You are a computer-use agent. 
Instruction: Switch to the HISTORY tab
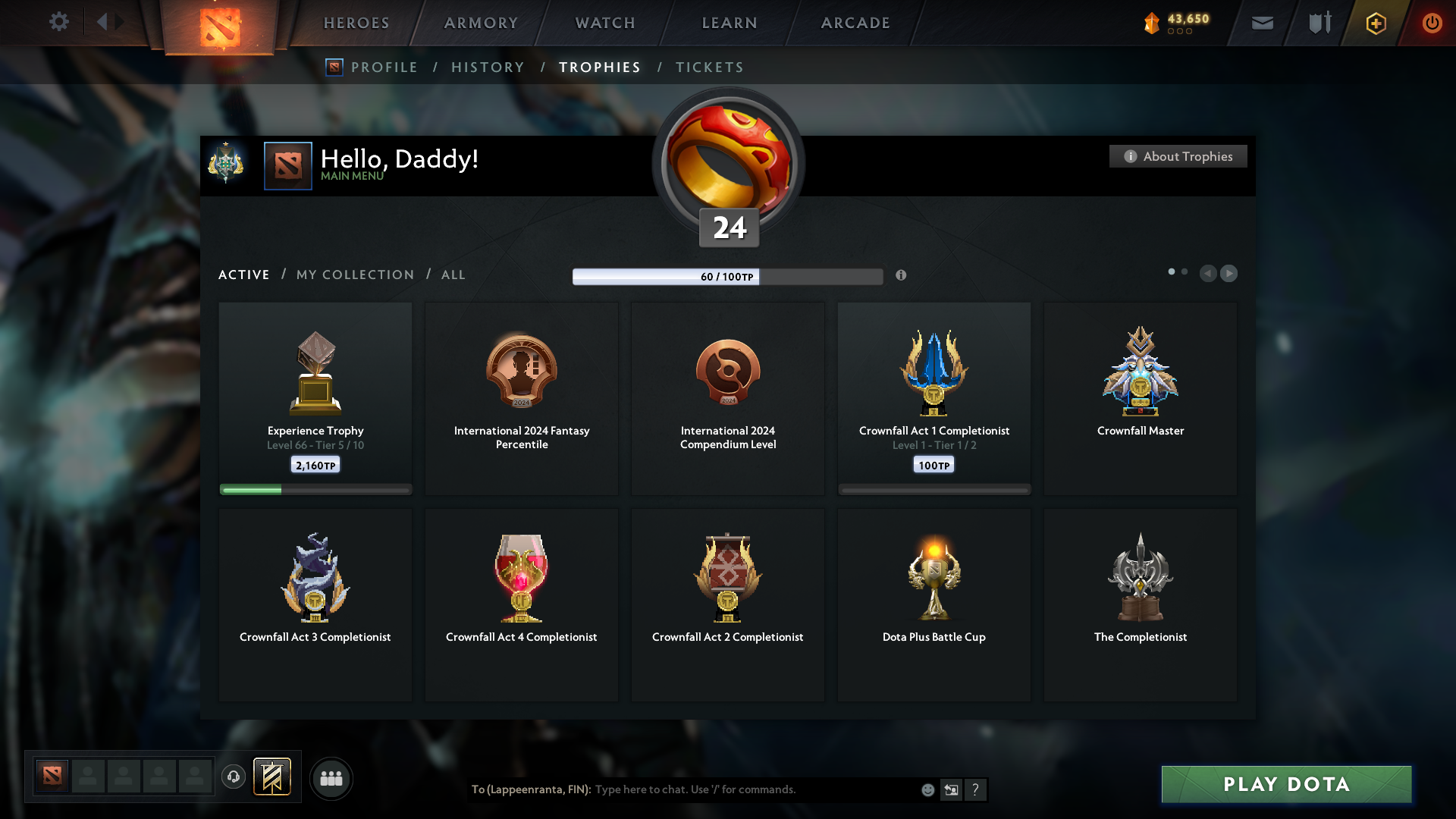click(x=488, y=67)
